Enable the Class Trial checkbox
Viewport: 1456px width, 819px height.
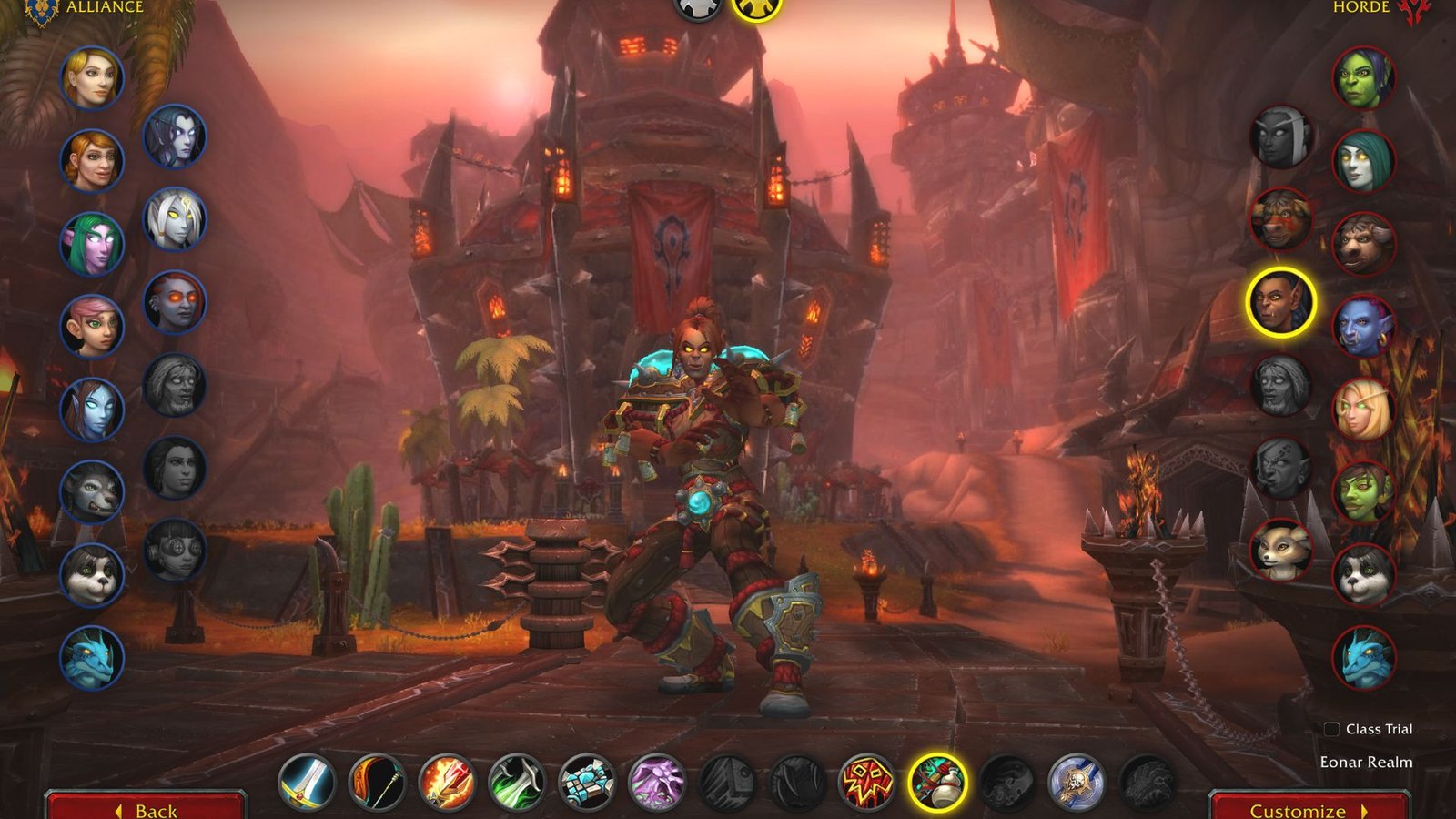coord(1332,728)
